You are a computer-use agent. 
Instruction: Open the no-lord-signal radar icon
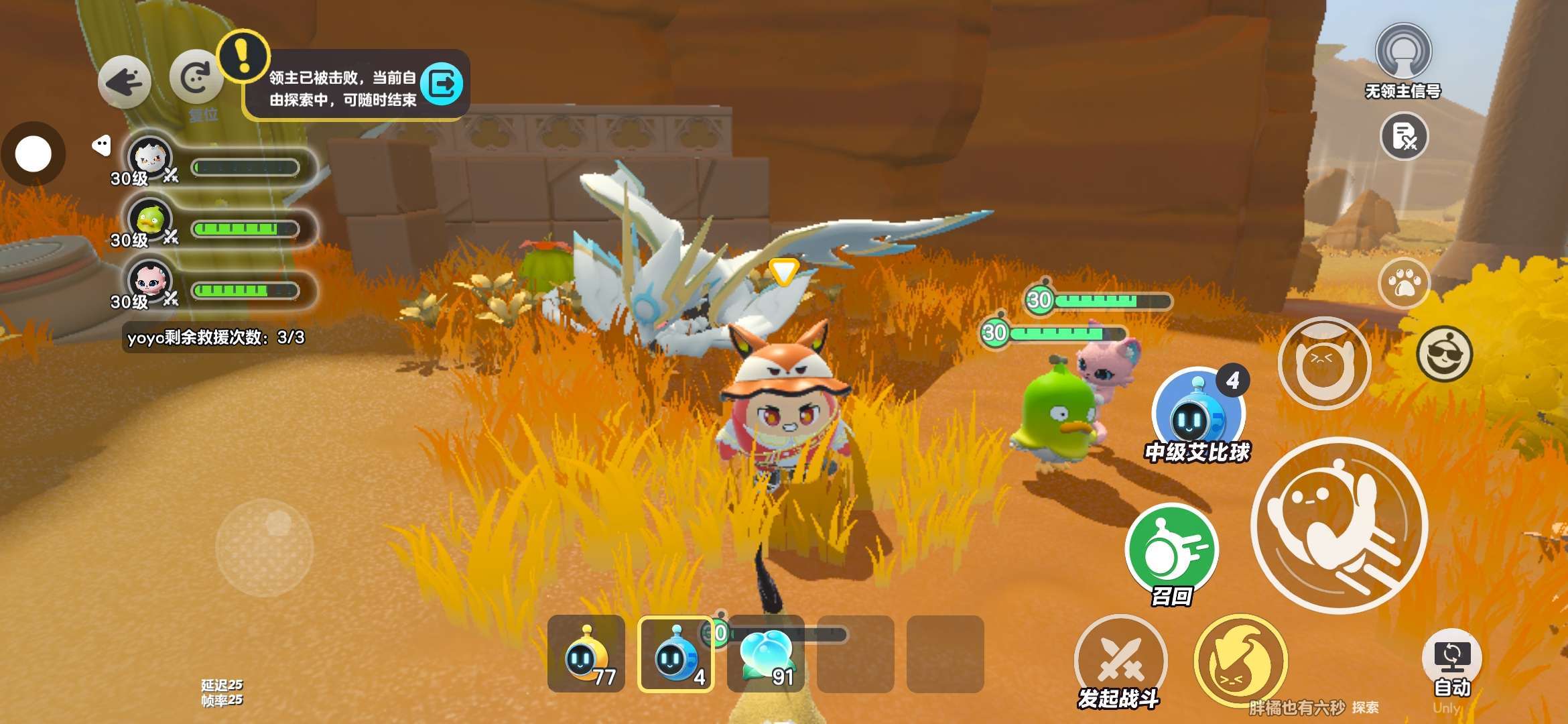tap(1403, 52)
